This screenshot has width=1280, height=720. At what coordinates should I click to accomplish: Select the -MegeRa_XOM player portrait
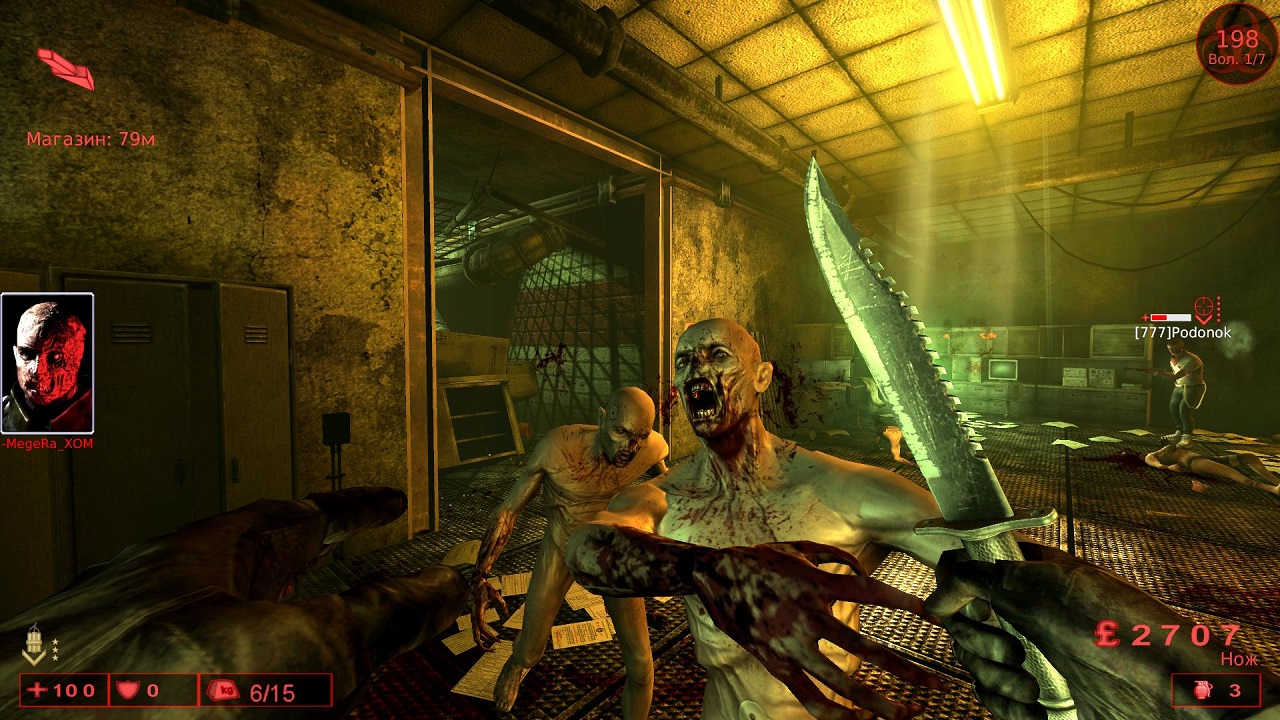tap(47, 363)
